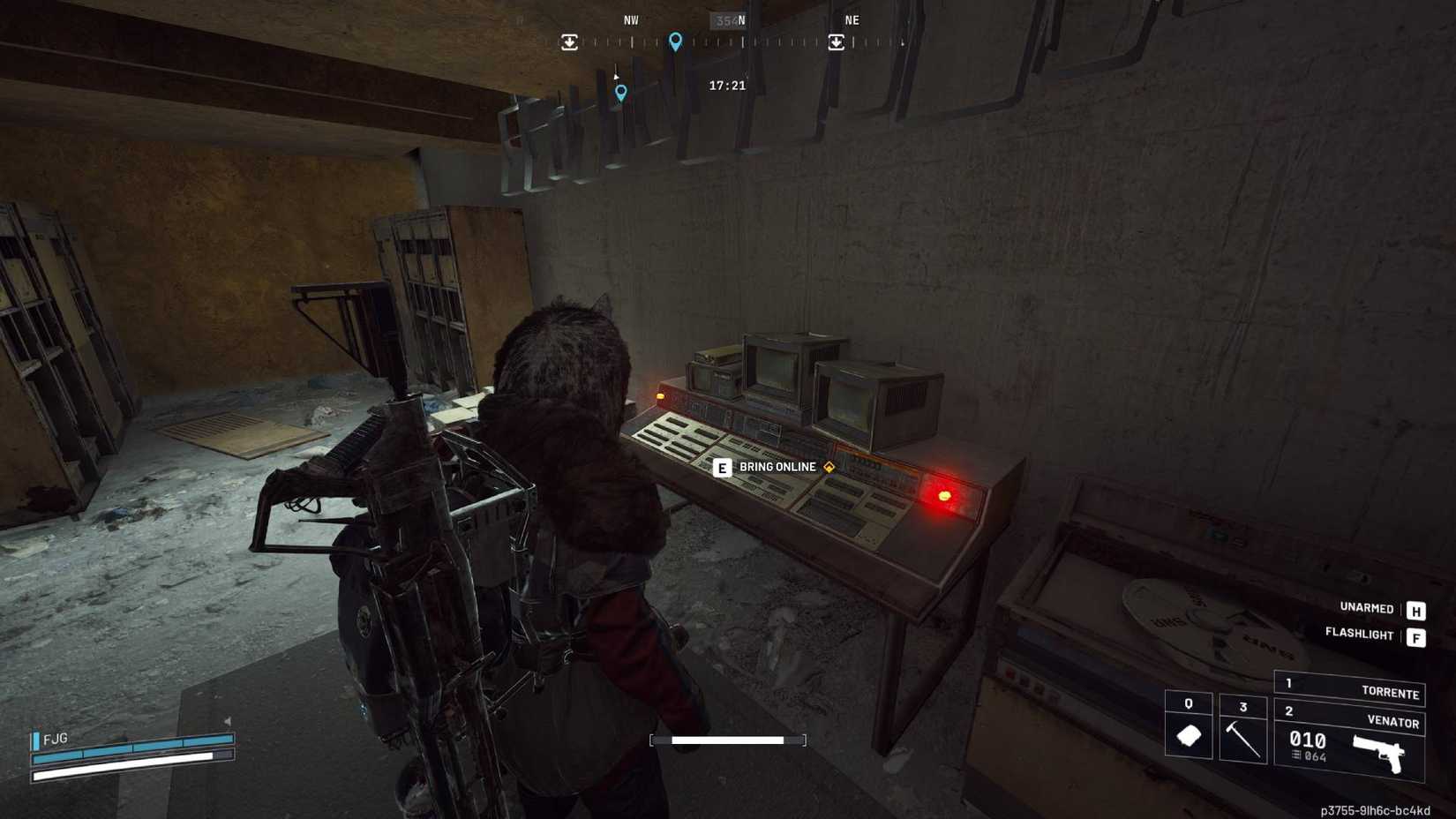
Task: Click the E key prompt icon
Action: (x=722, y=467)
